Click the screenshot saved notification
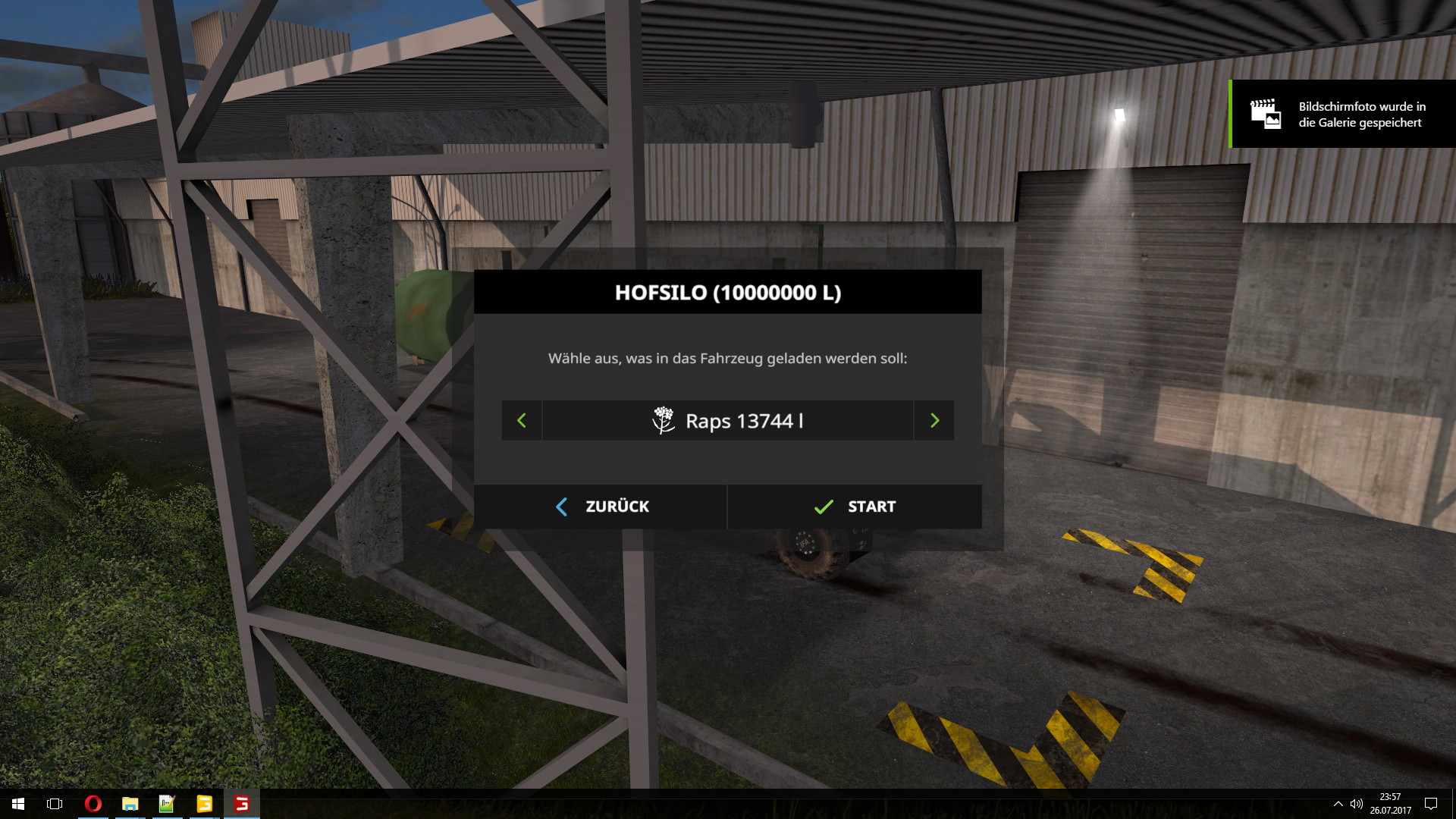Image resolution: width=1456 pixels, height=819 pixels. [1342, 114]
